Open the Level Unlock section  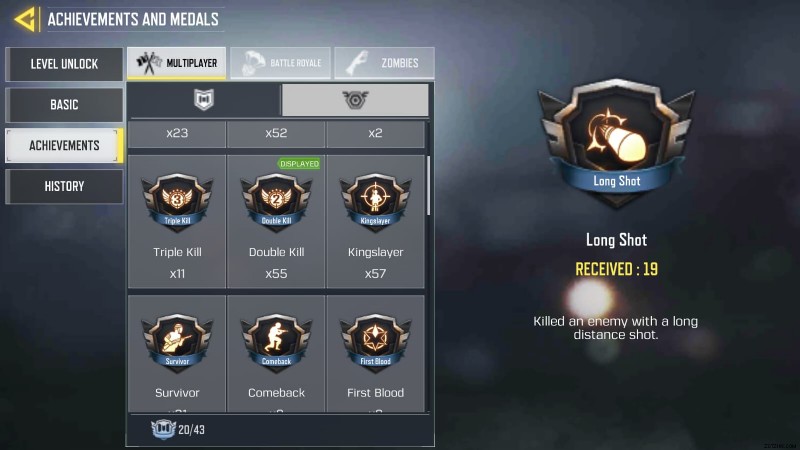(x=64, y=64)
